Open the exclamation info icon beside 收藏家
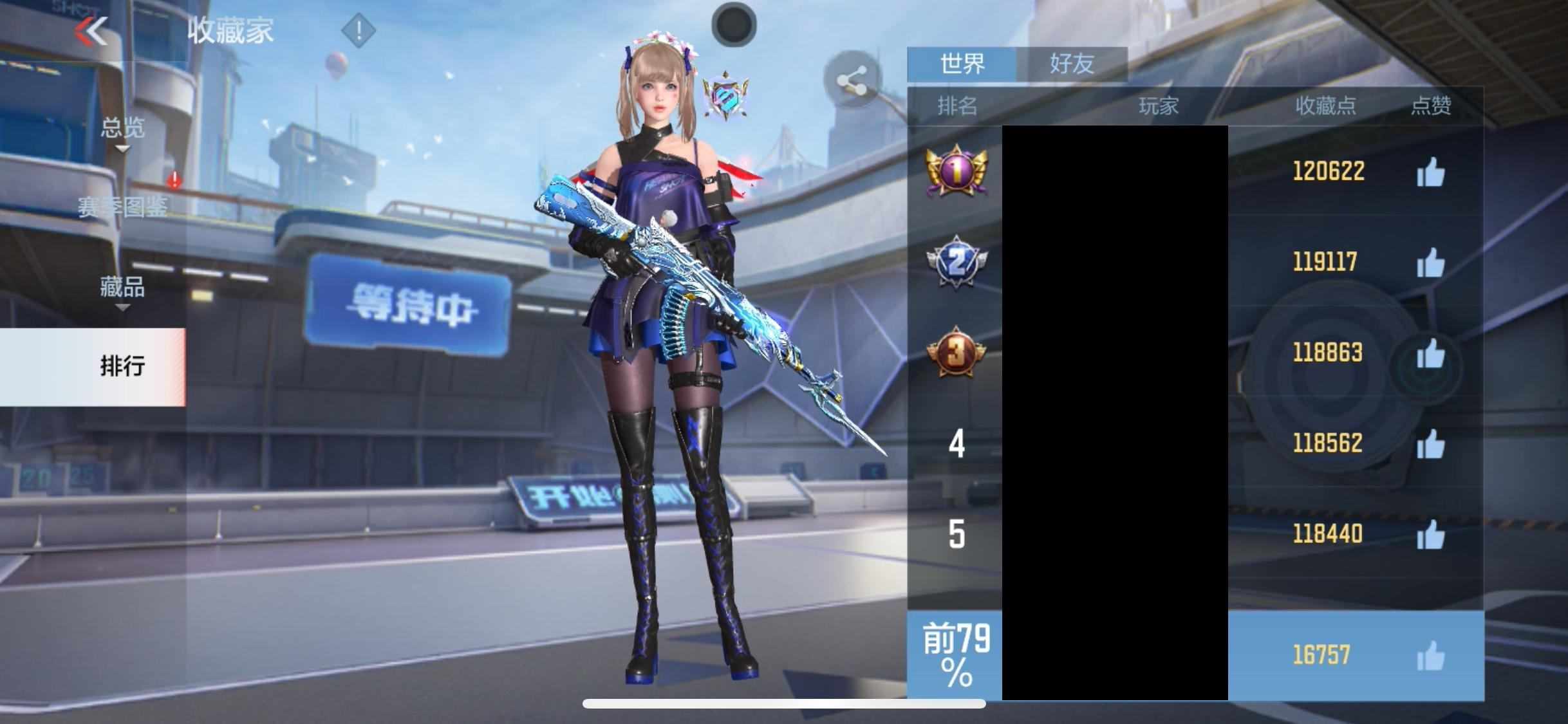This screenshot has height=724, width=1568. pyautogui.click(x=358, y=30)
